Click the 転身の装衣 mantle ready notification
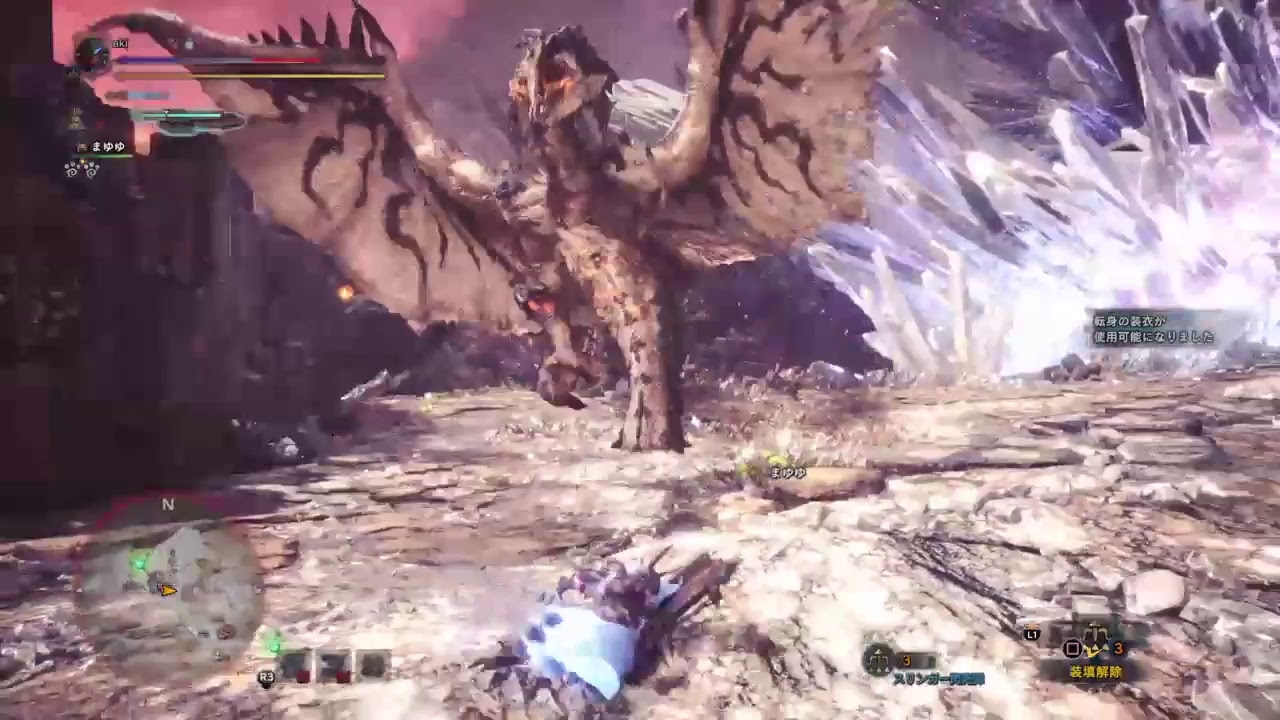The width and height of the screenshot is (1280, 720). [1153, 329]
